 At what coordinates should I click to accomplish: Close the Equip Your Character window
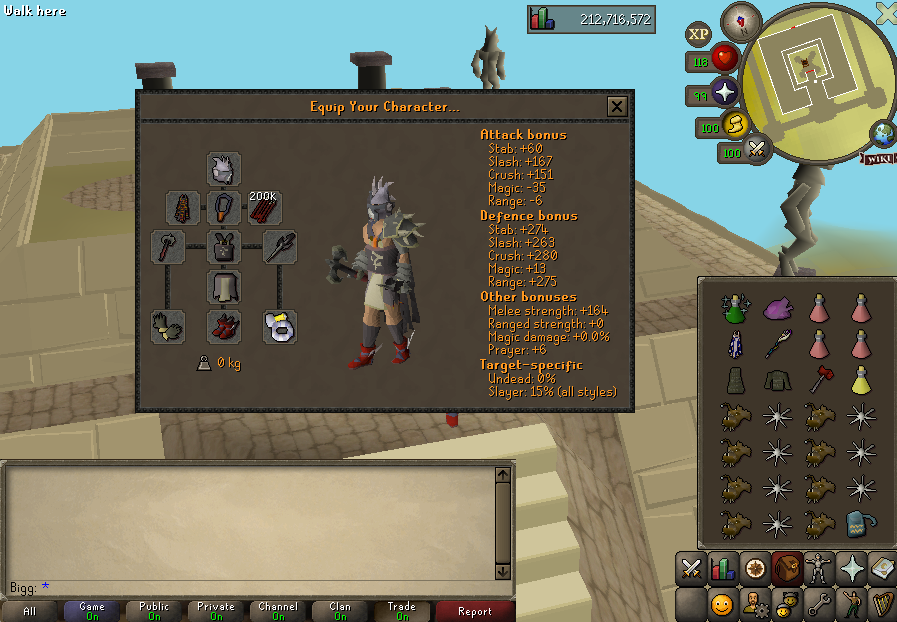[617, 107]
